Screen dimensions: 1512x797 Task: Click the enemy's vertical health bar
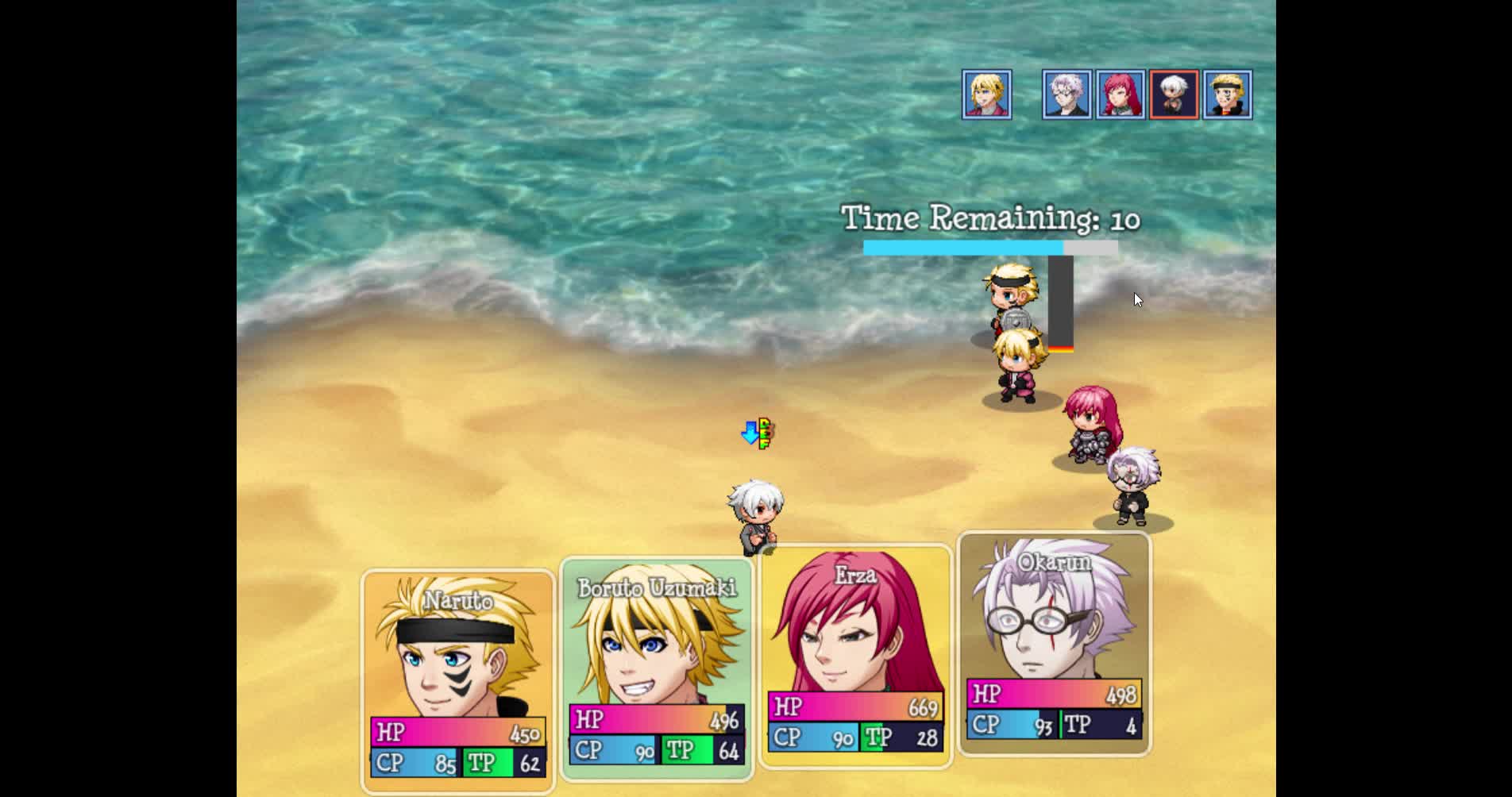coord(1062,306)
